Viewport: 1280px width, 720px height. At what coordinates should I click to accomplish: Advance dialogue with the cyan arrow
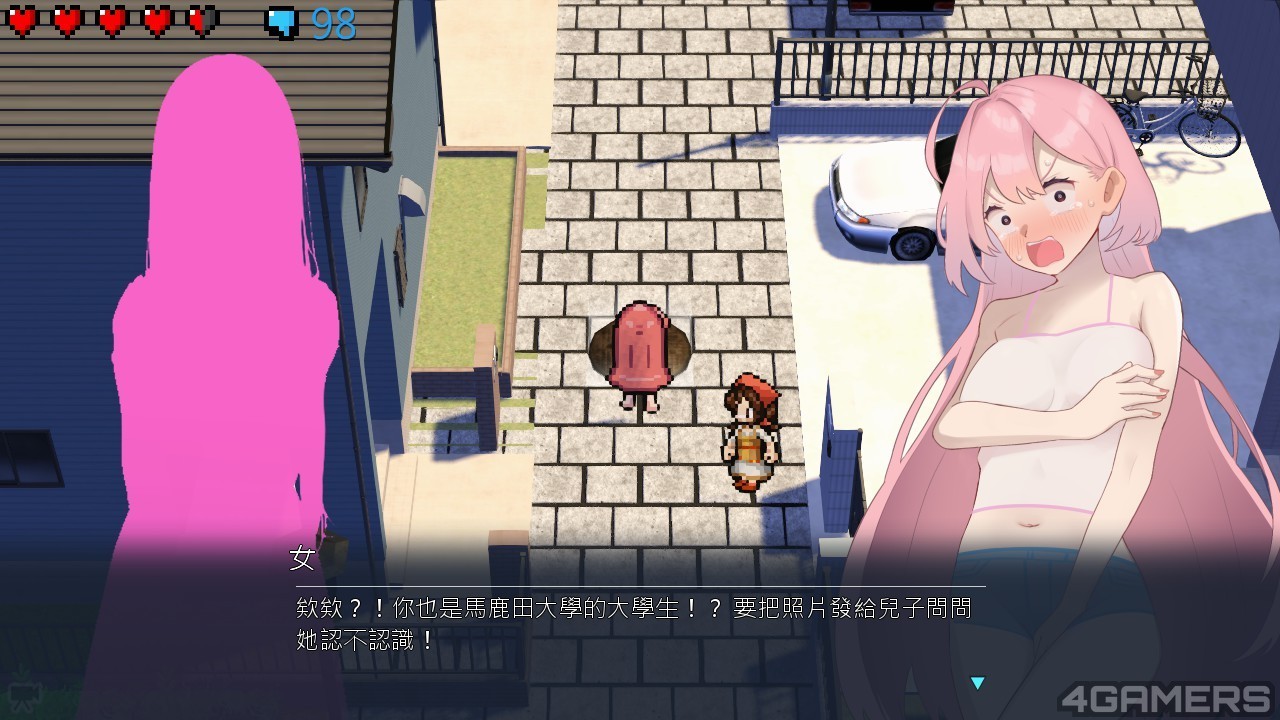click(x=977, y=683)
